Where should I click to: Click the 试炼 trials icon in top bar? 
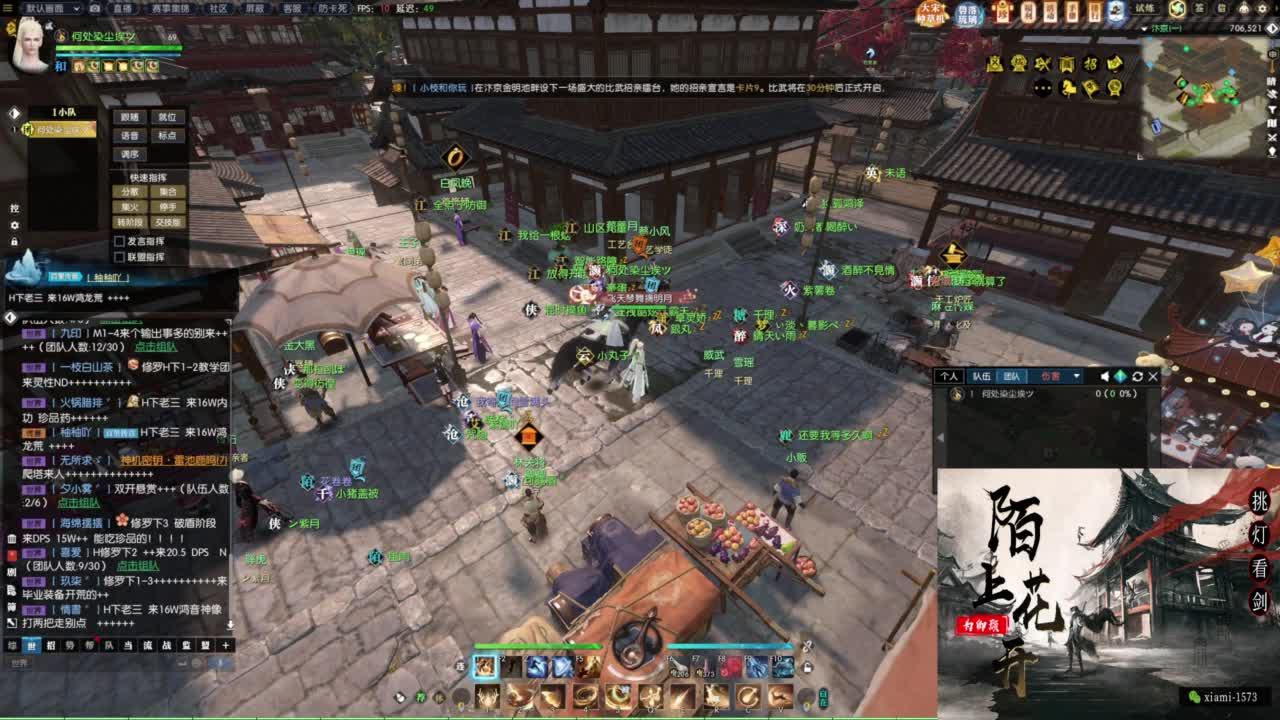pos(1145,9)
